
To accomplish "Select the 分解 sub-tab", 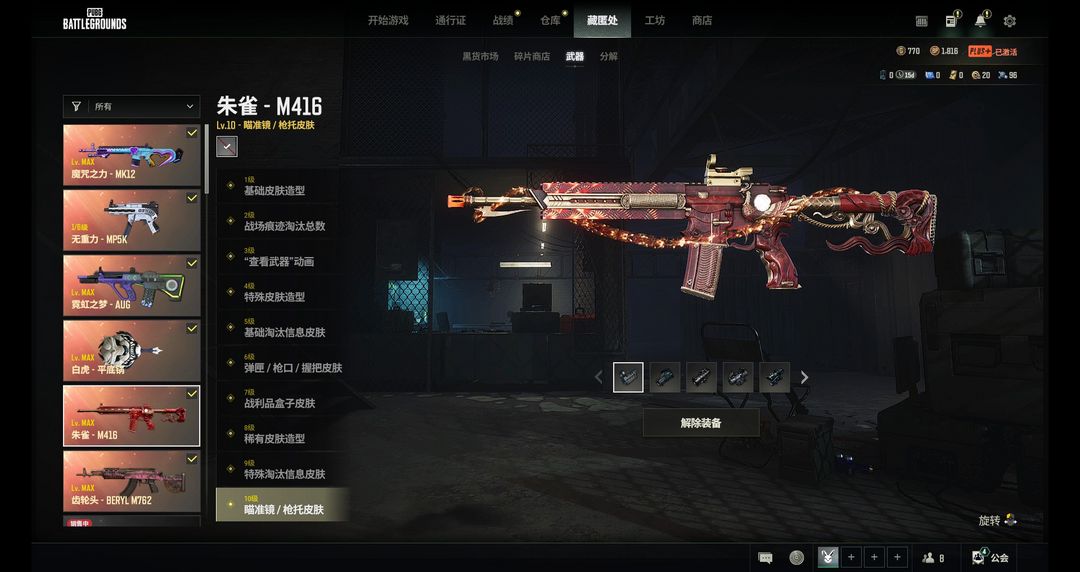I will [609, 57].
